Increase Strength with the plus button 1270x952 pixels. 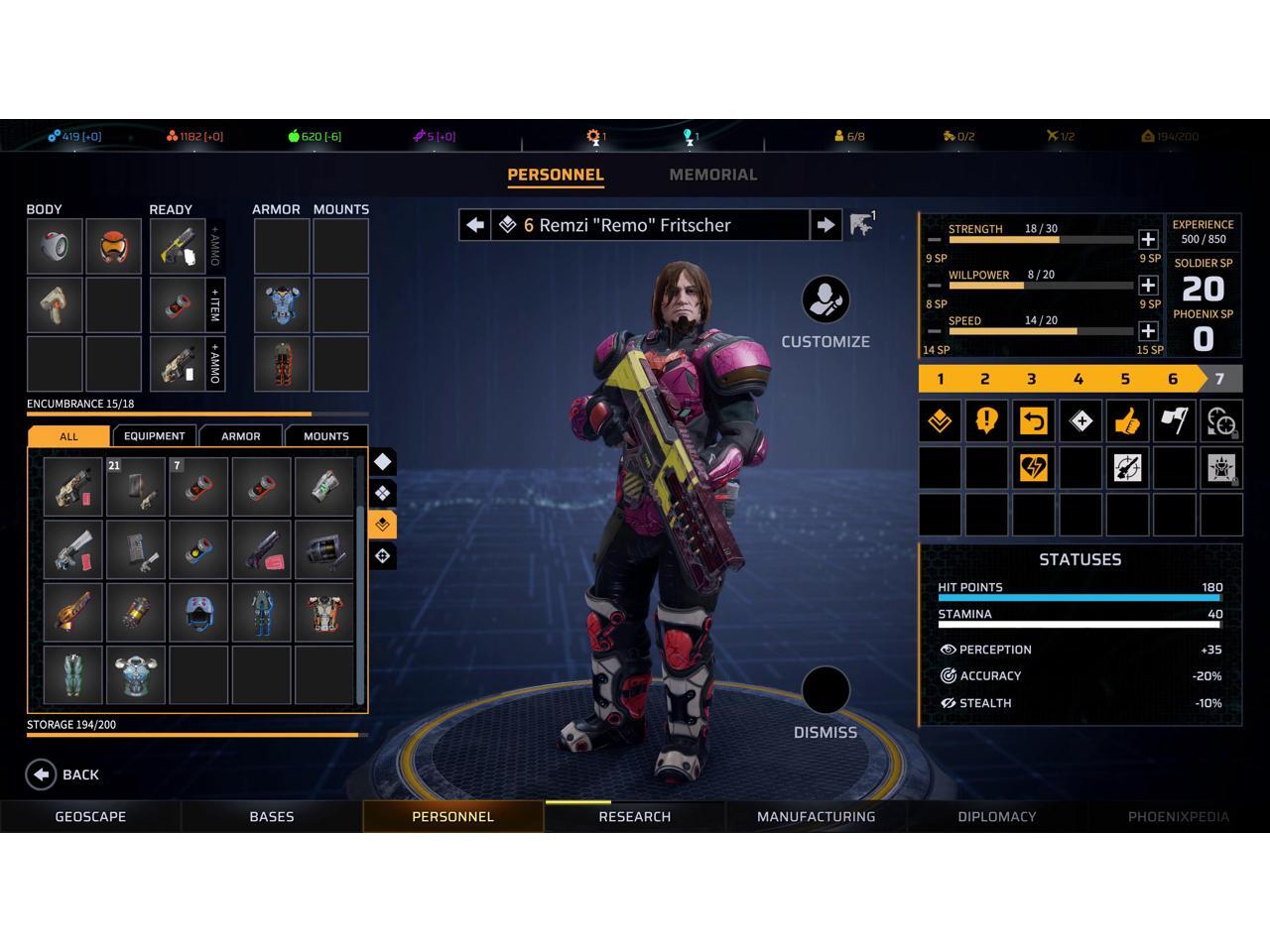(1148, 239)
